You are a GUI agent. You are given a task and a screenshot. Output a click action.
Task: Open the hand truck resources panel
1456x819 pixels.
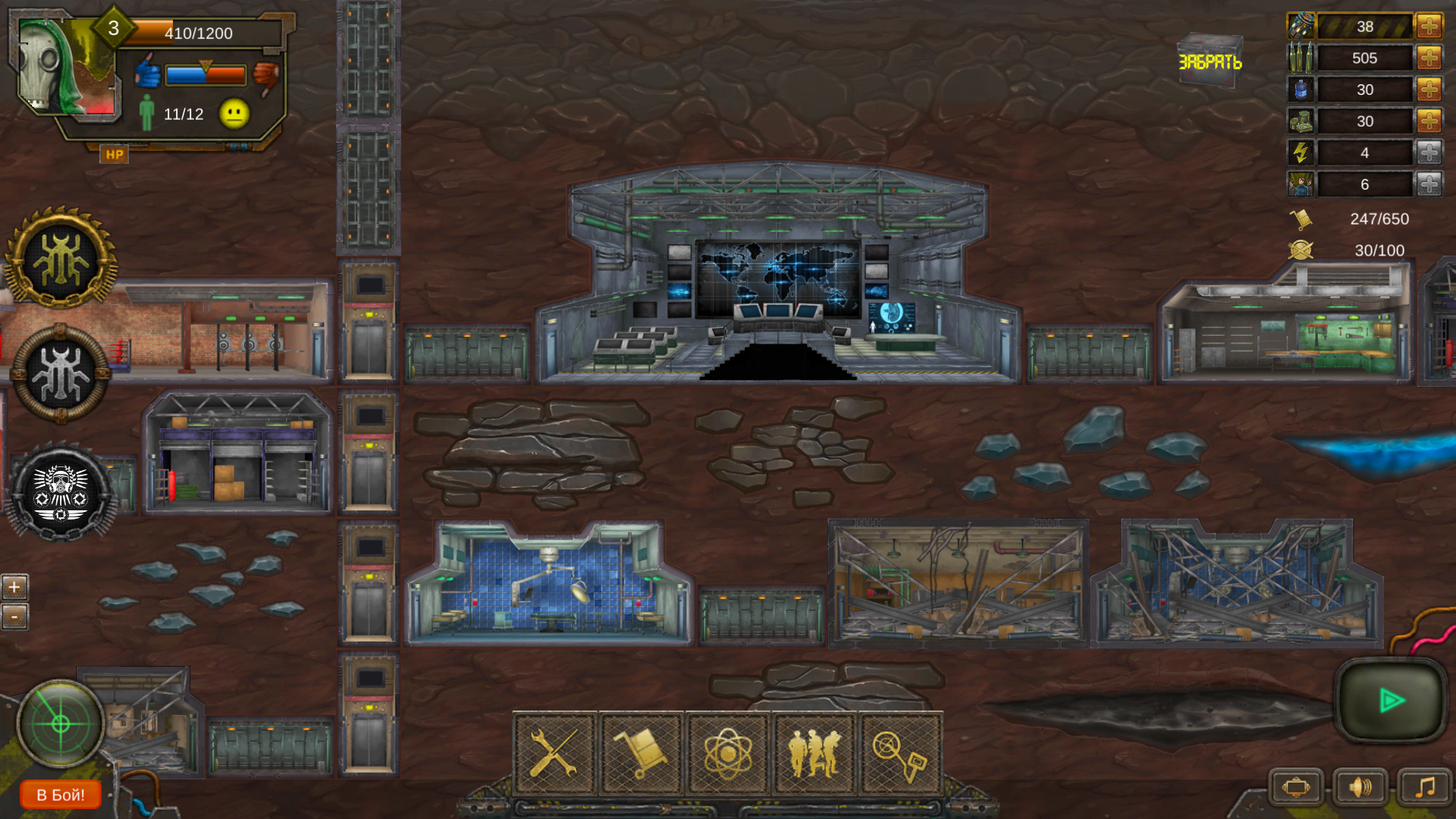pyautogui.click(x=642, y=752)
